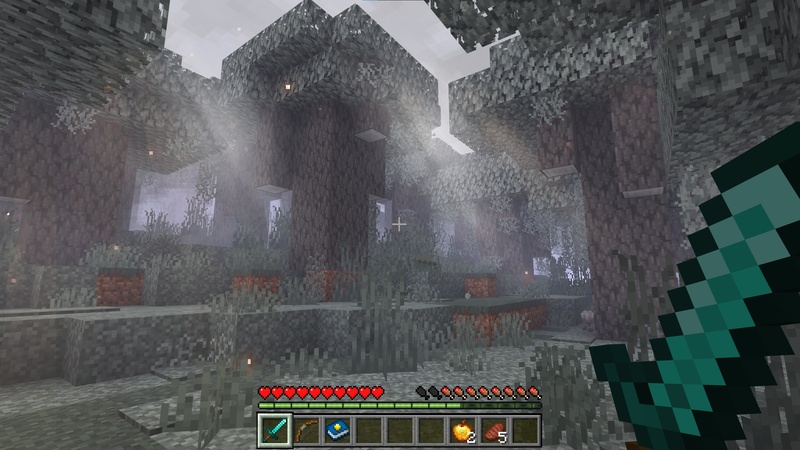This screenshot has height=450, width=800.
Task: Select the golden apple slot
Action: [x=462, y=430]
